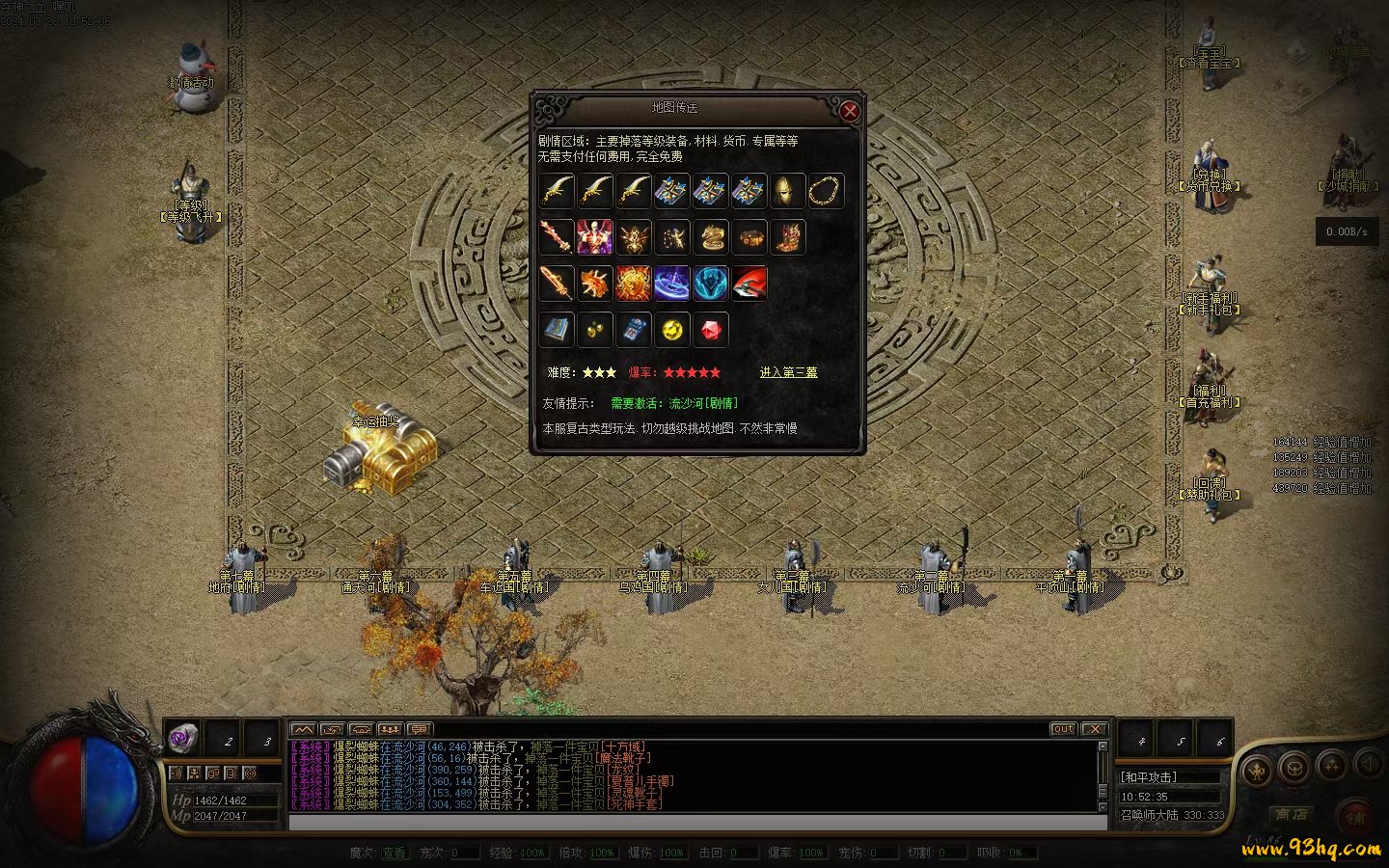Click the 进入第三幕 link

click(788, 372)
